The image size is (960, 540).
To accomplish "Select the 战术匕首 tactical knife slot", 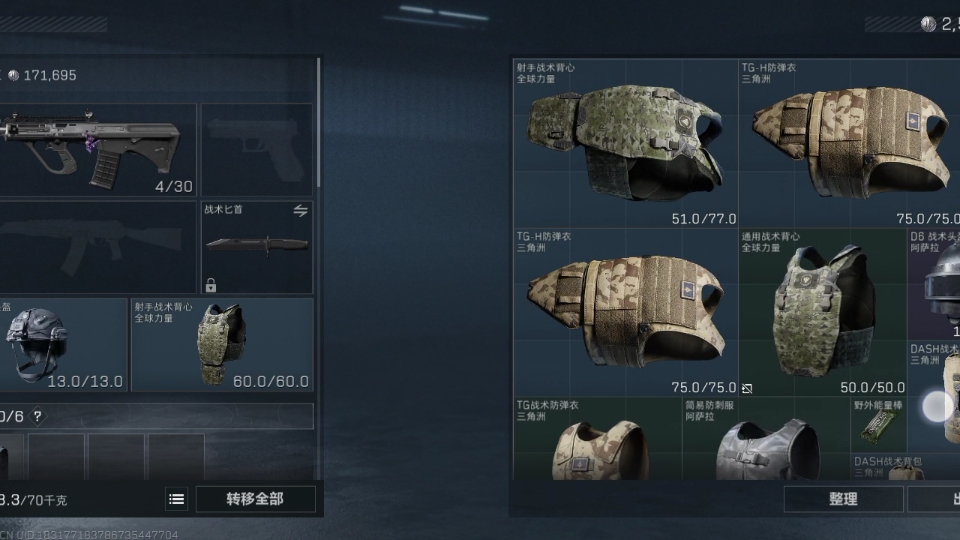I will (x=257, y=247).
